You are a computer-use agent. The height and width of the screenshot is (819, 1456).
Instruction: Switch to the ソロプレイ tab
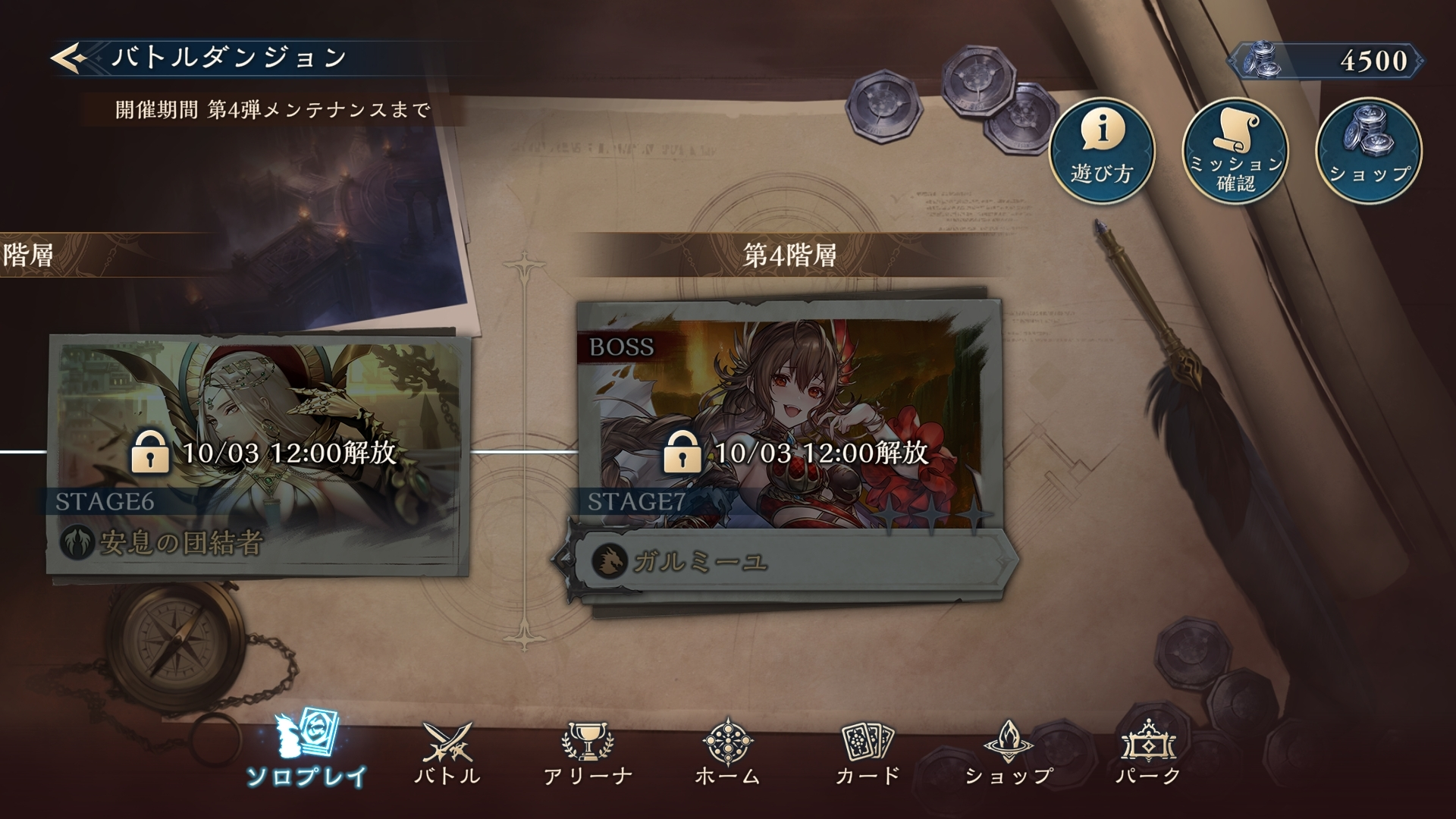click(306, 749)
